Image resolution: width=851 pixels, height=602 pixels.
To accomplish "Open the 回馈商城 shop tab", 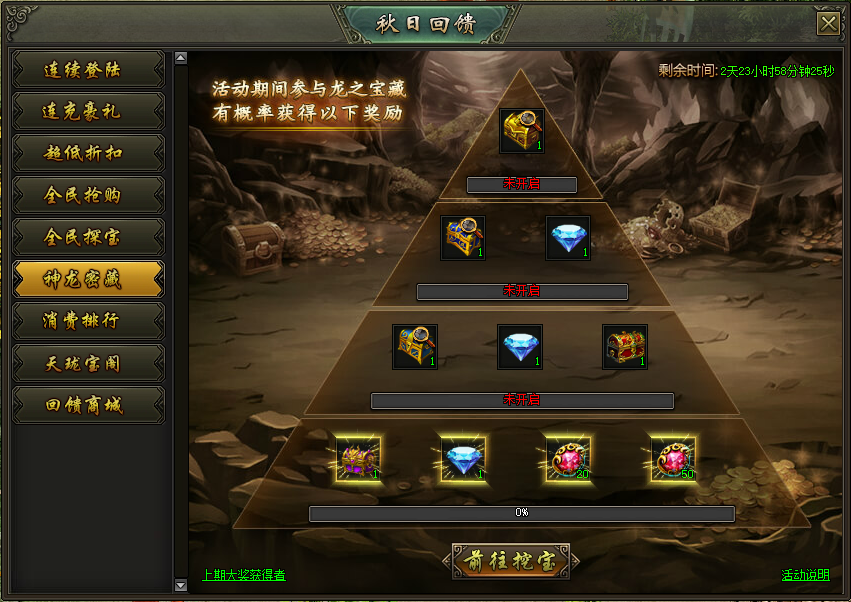I will [88, 406].
